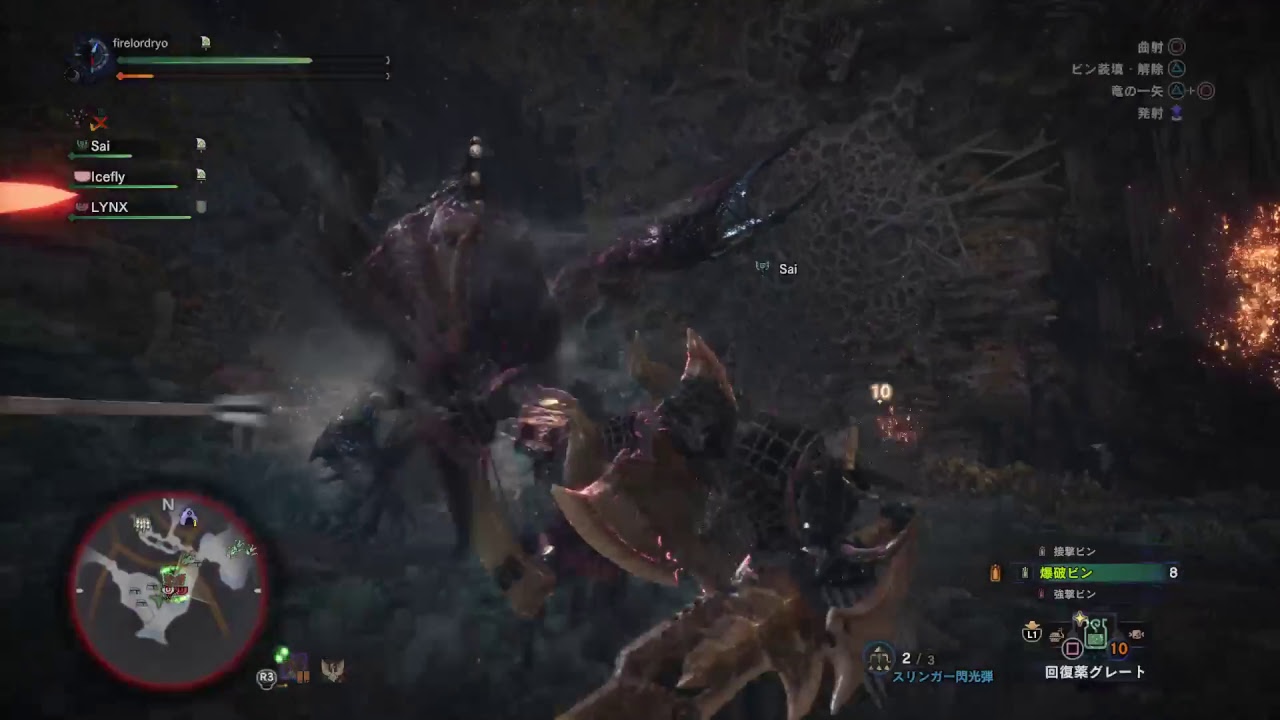Image resolution: width=1280 pixels, height=720 pixels.
Task: Click the fish bait icon right of the item slot
Action: tap(1136, 635)
